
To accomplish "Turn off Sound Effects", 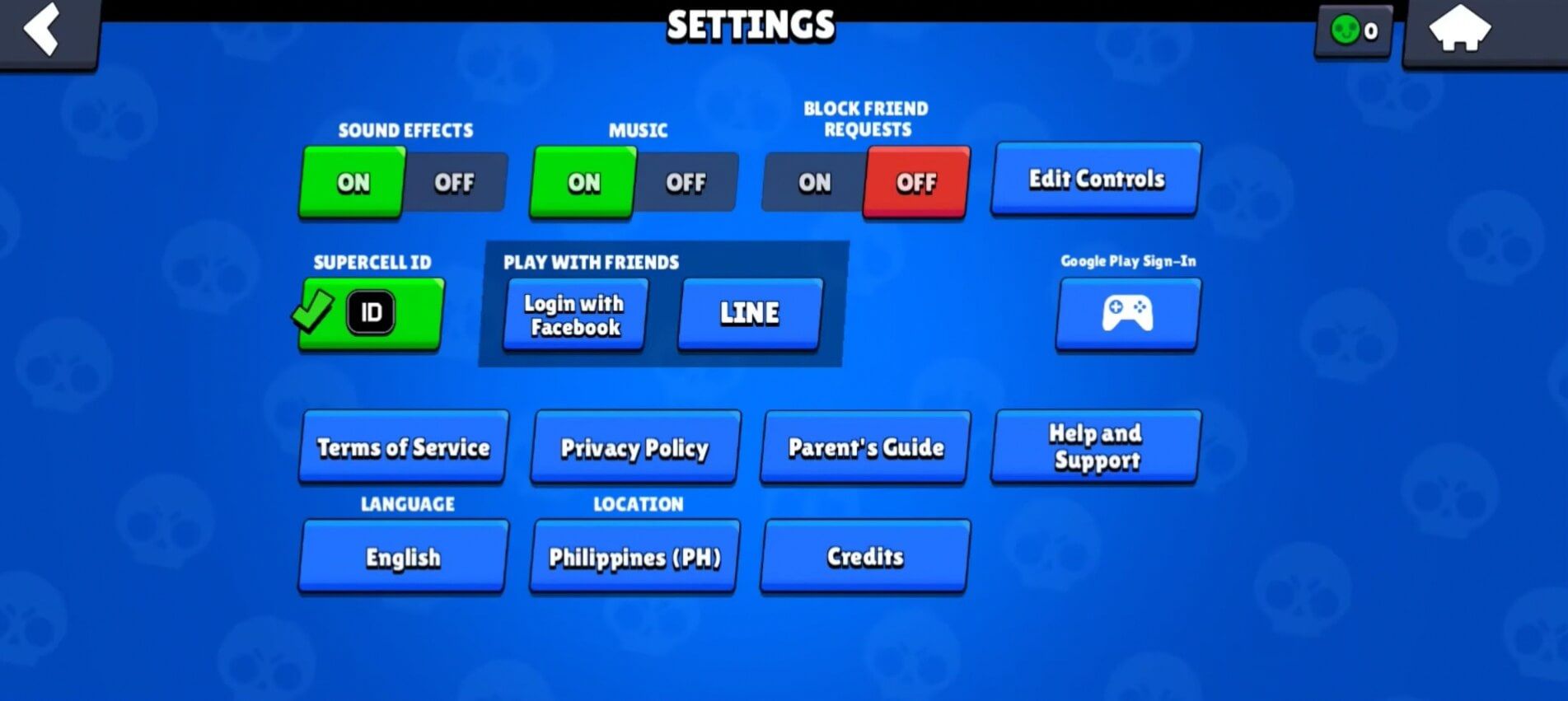I will click(453, 183).
